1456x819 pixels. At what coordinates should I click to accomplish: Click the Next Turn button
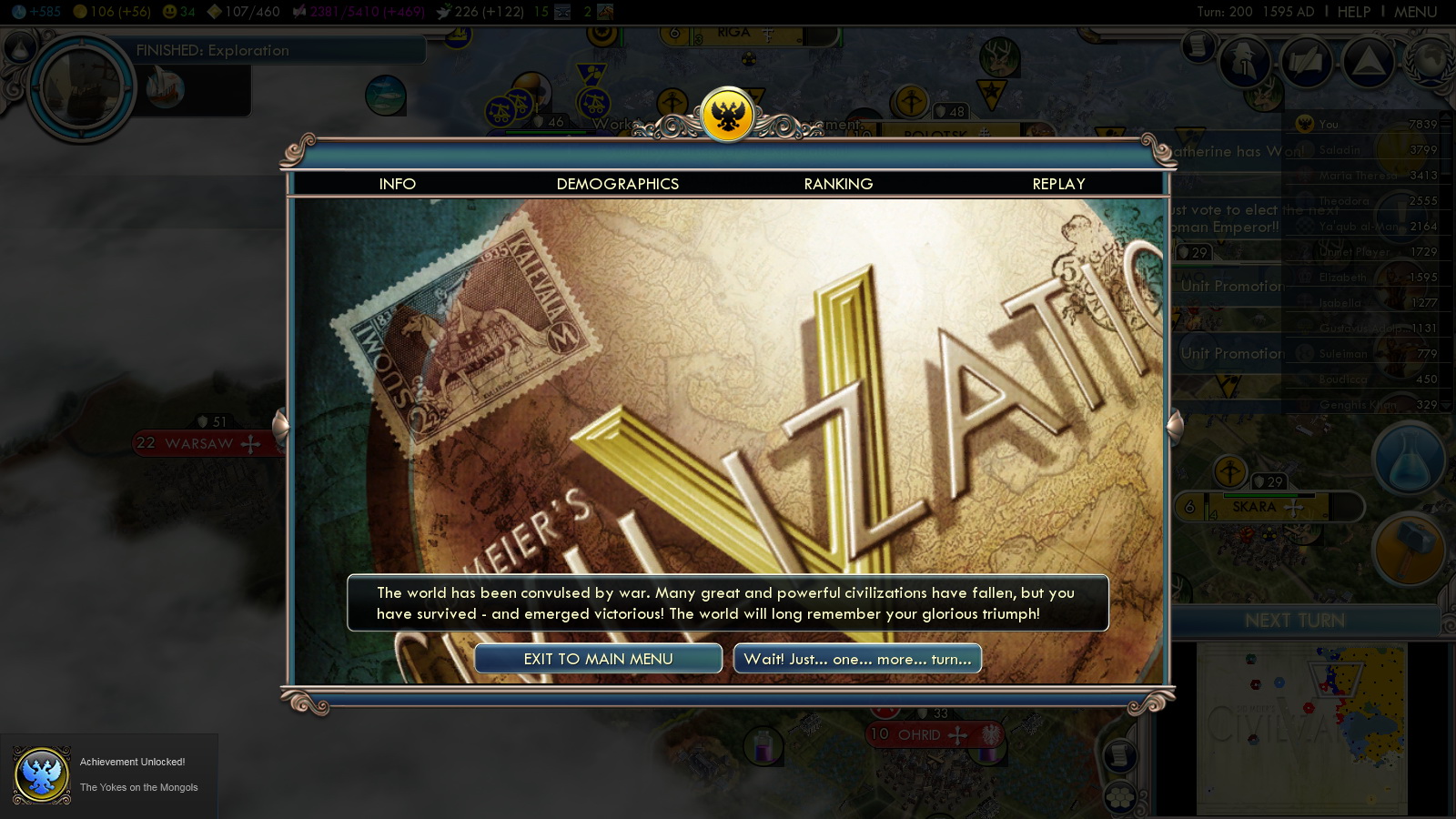[x=1294, y=621]
